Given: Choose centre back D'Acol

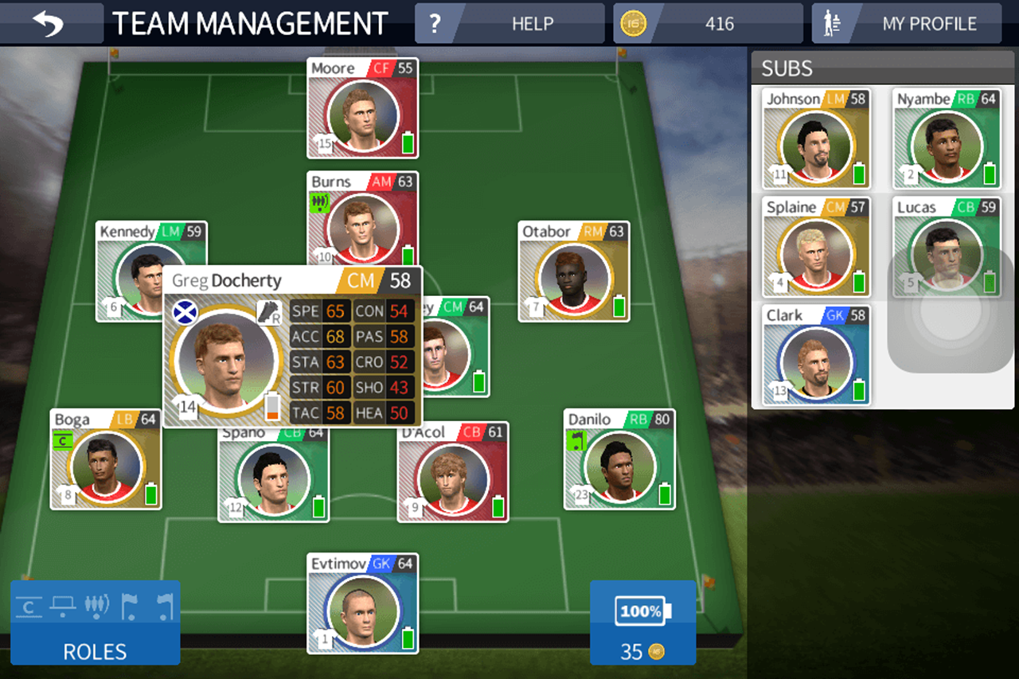Looking at the screenshot, I should coord(452,474).
